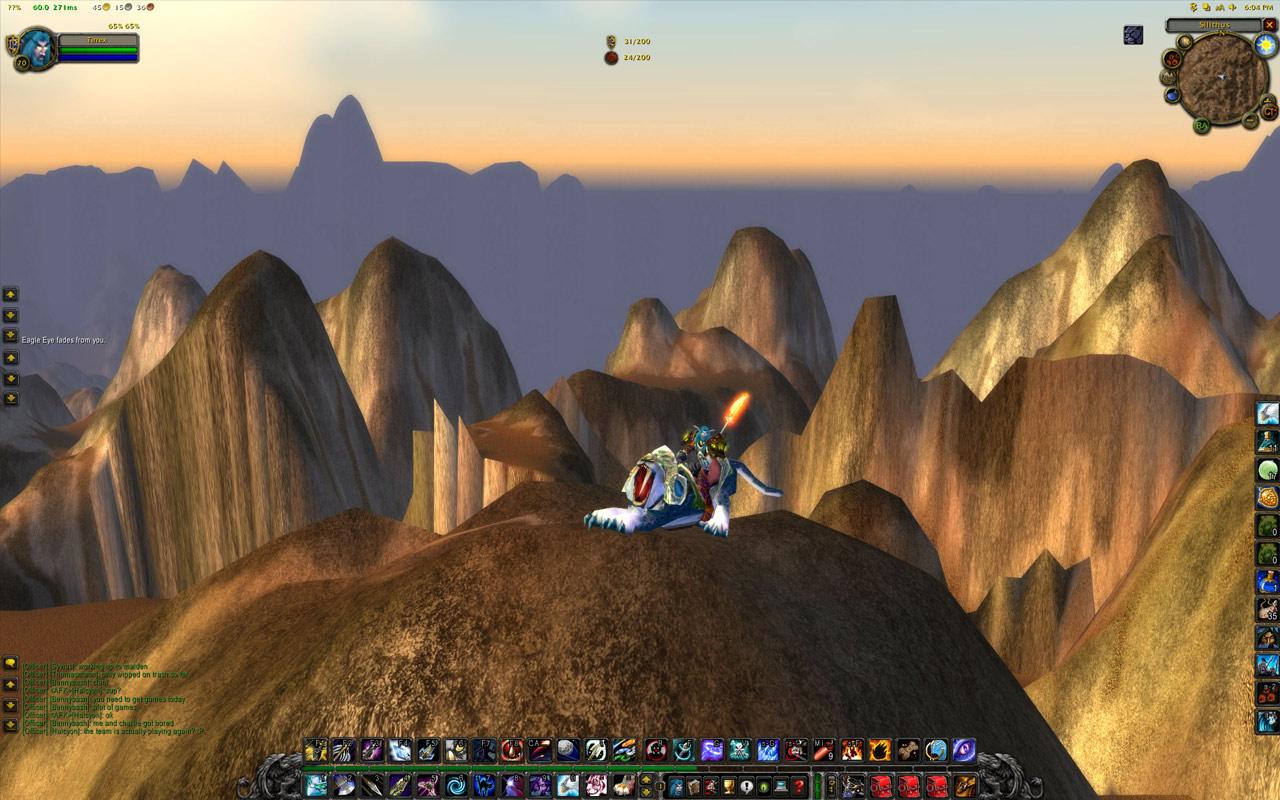Click the green orb item in side bar

click(x=1267, y=470)
